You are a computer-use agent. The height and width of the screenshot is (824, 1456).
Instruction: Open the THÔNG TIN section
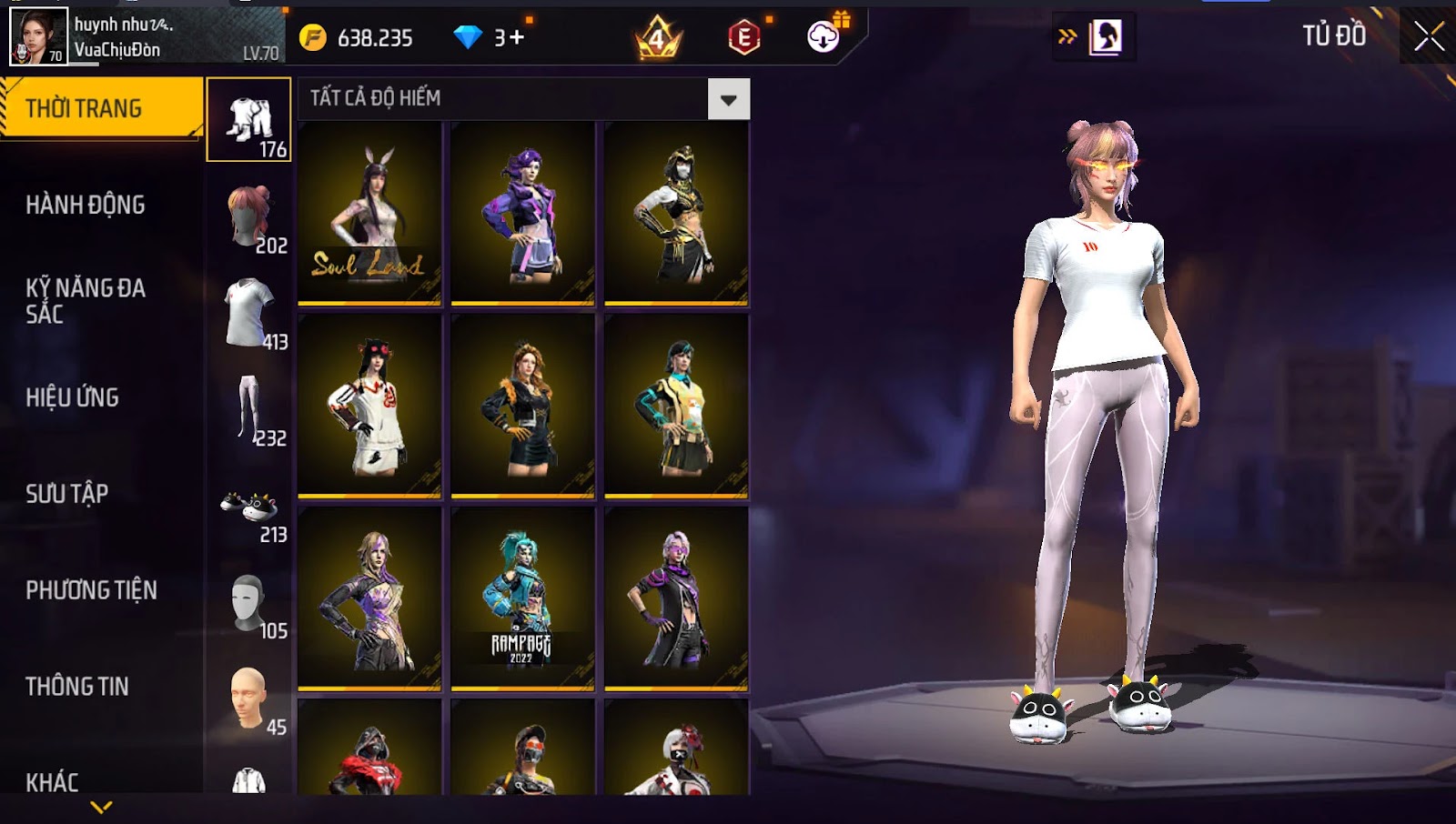point(77,687)
